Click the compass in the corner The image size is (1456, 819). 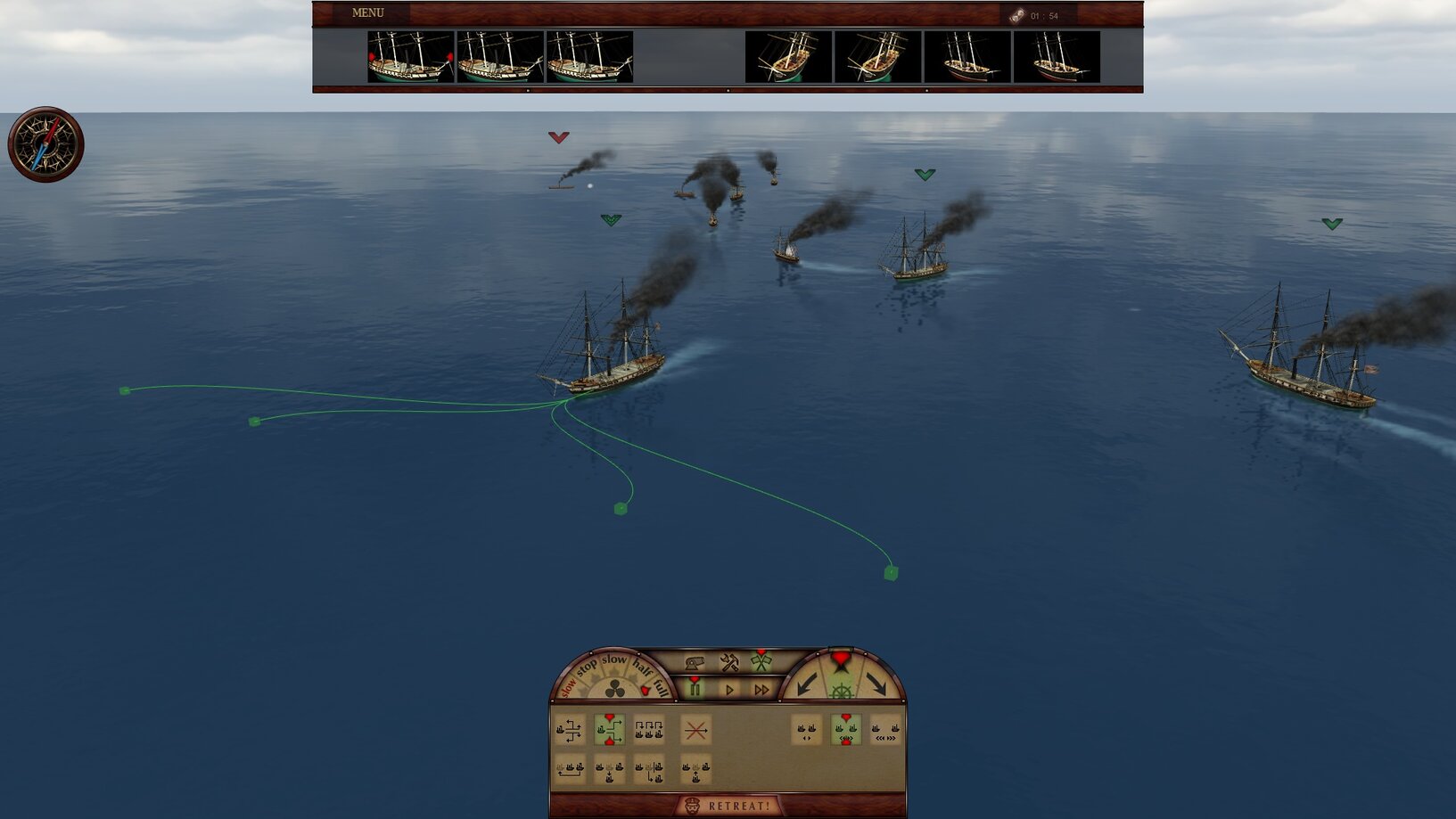click(x=45, y=144)
